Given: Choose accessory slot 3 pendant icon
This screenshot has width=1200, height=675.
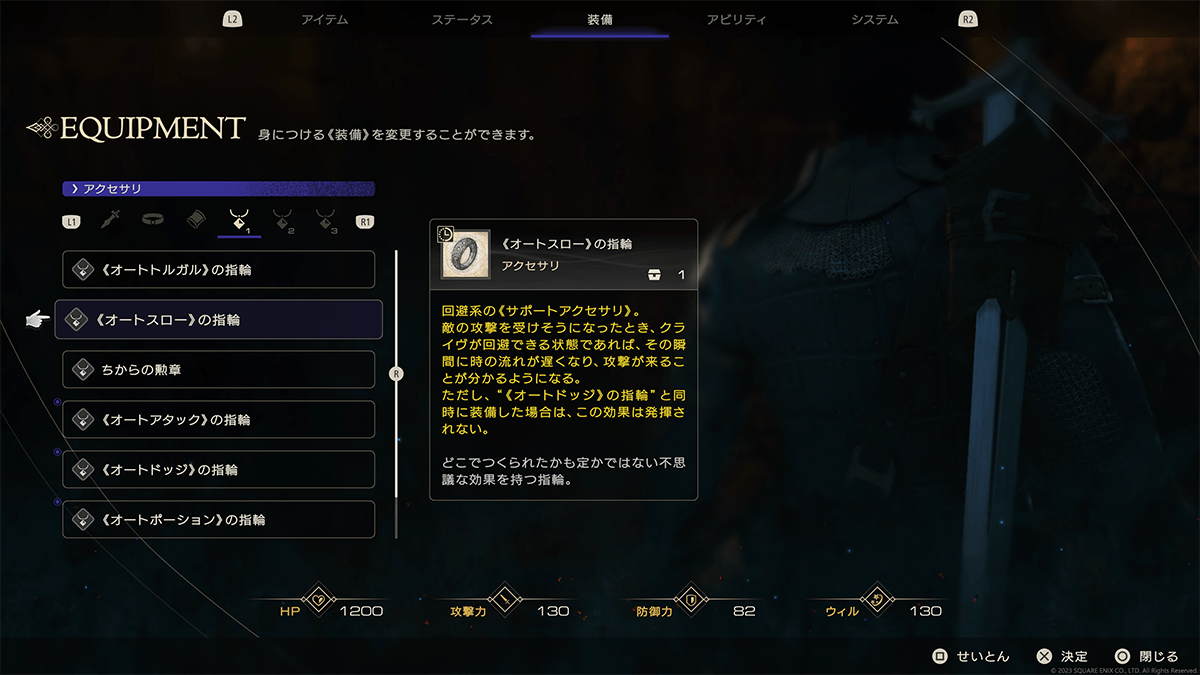Looking at the screenshot, I should (325, 221).
